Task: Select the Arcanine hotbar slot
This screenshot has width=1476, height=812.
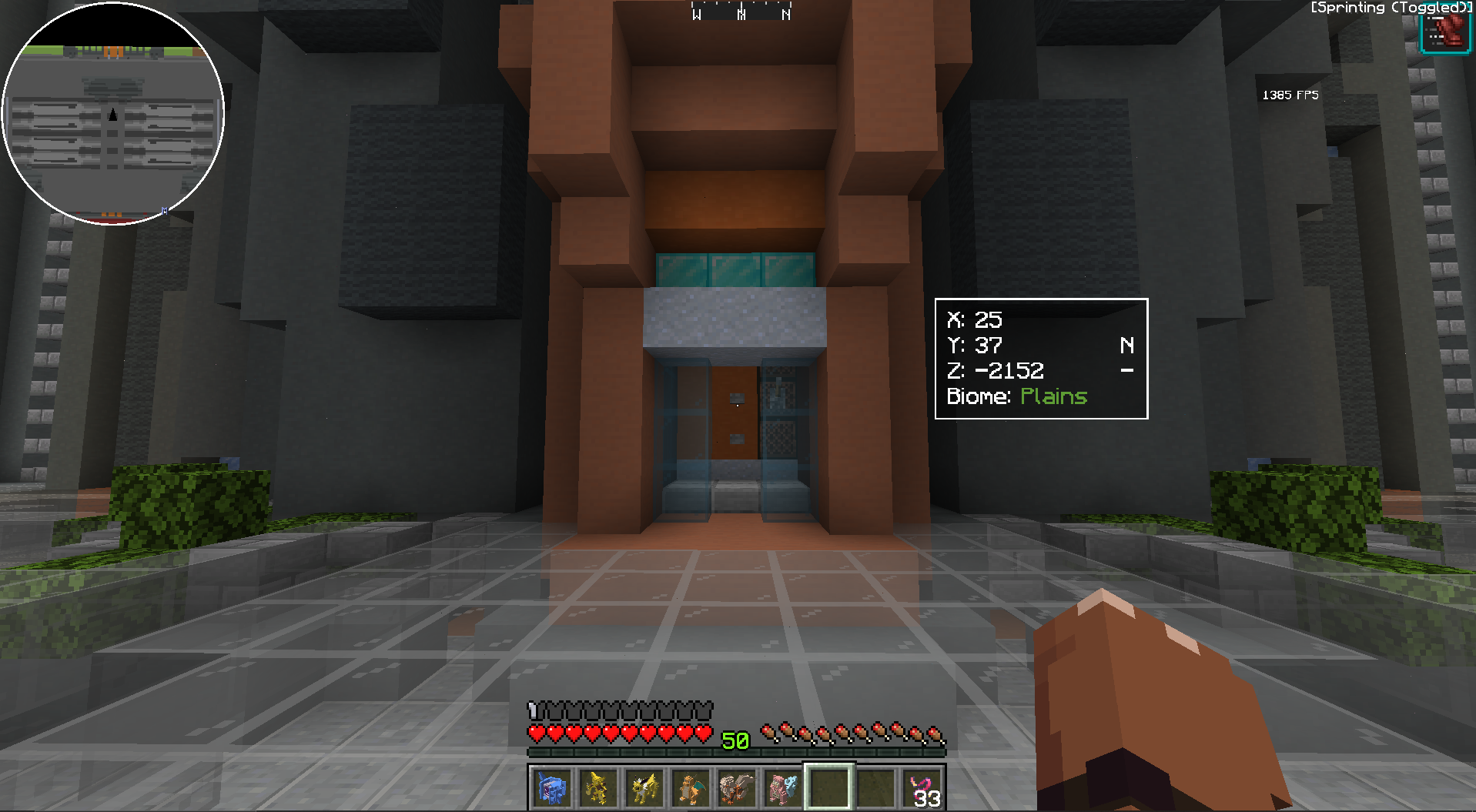Action: coord(737,787)
